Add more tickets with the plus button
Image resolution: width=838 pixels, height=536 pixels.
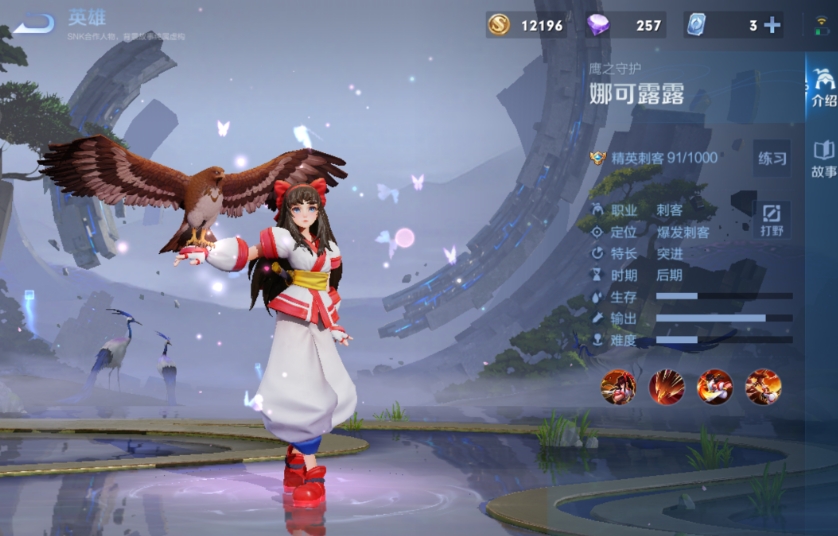pos(772,25)
